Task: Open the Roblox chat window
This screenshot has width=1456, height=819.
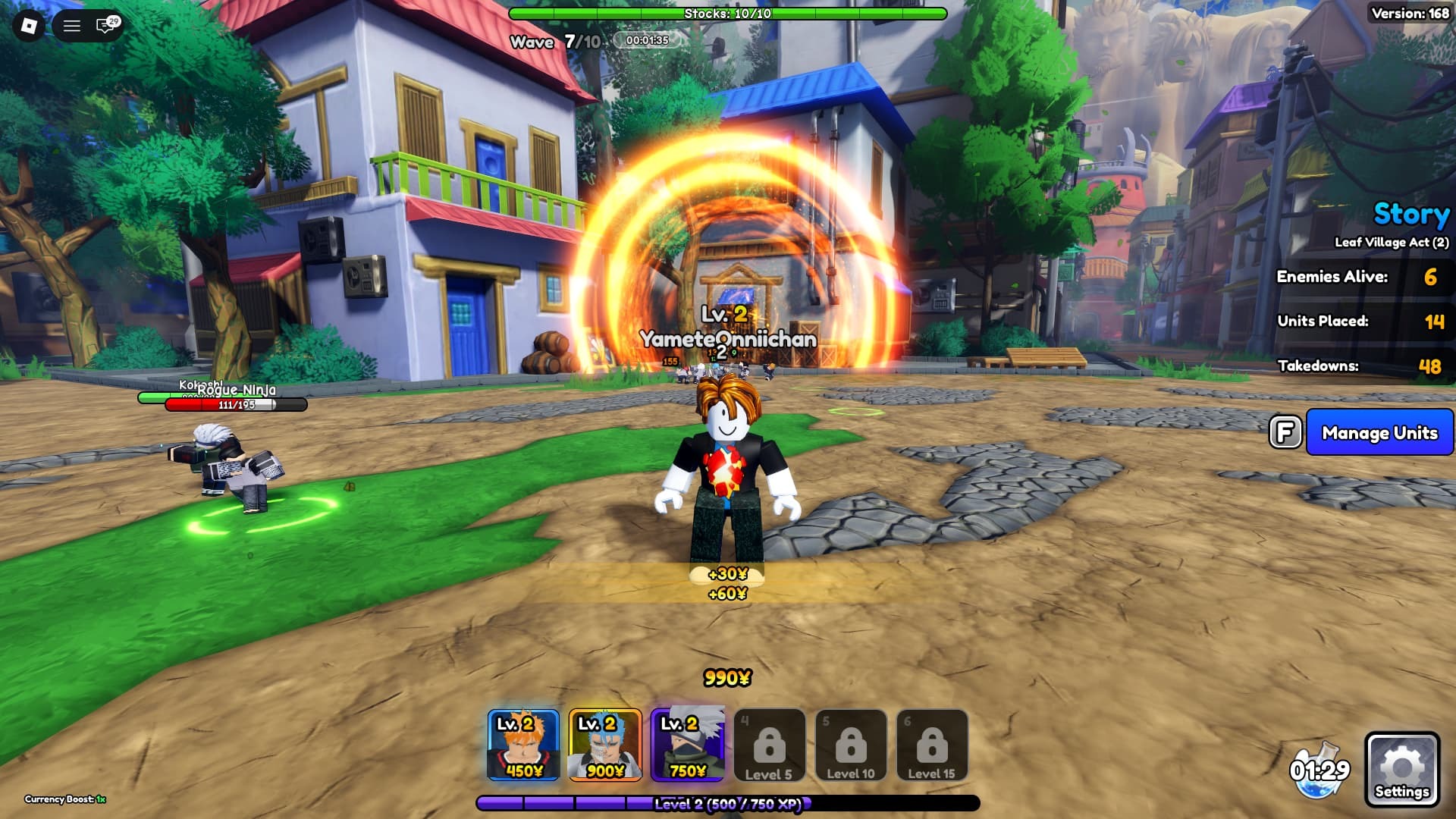Action: click(105, 26)
